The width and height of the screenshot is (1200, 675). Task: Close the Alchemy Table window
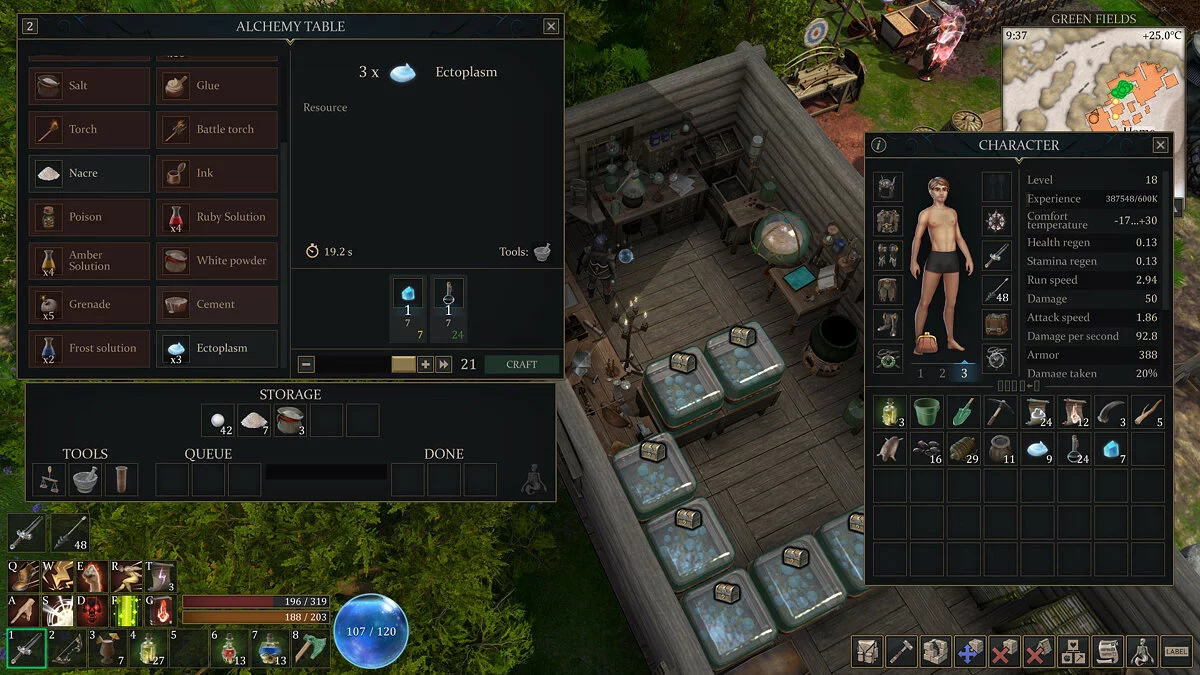(551, 27)
